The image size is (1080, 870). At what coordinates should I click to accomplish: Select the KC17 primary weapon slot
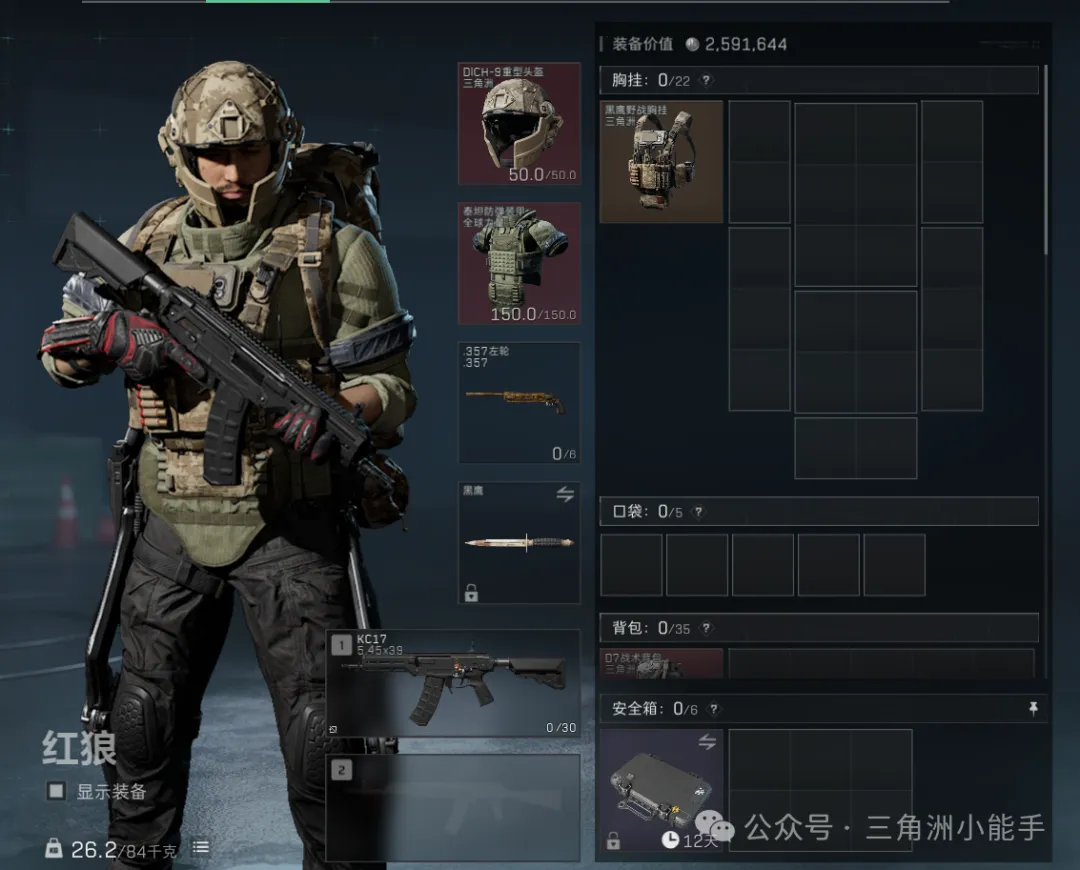pos(453,683)
